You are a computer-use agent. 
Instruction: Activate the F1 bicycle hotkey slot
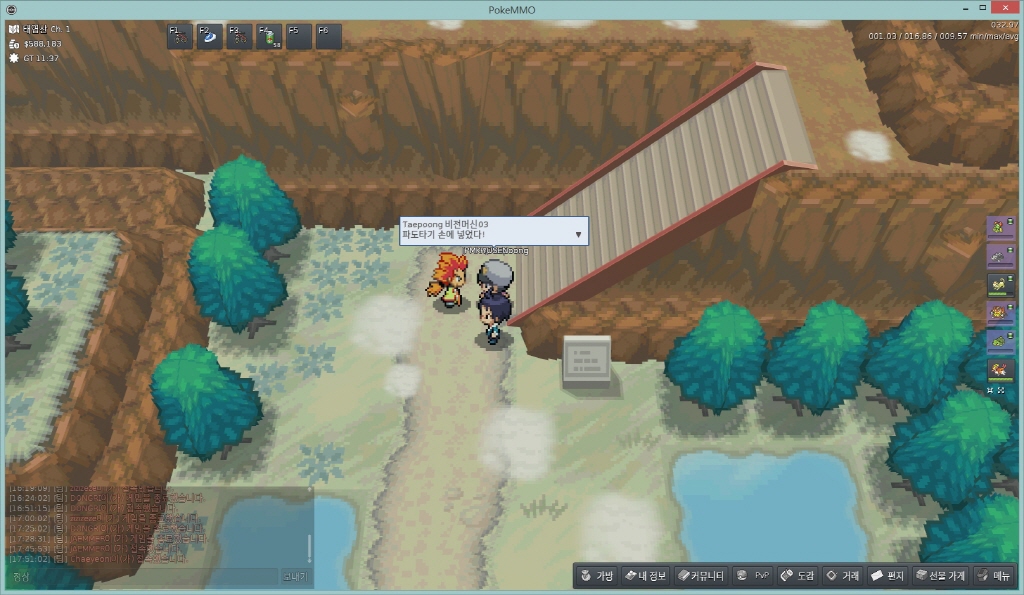coord(180,37)
